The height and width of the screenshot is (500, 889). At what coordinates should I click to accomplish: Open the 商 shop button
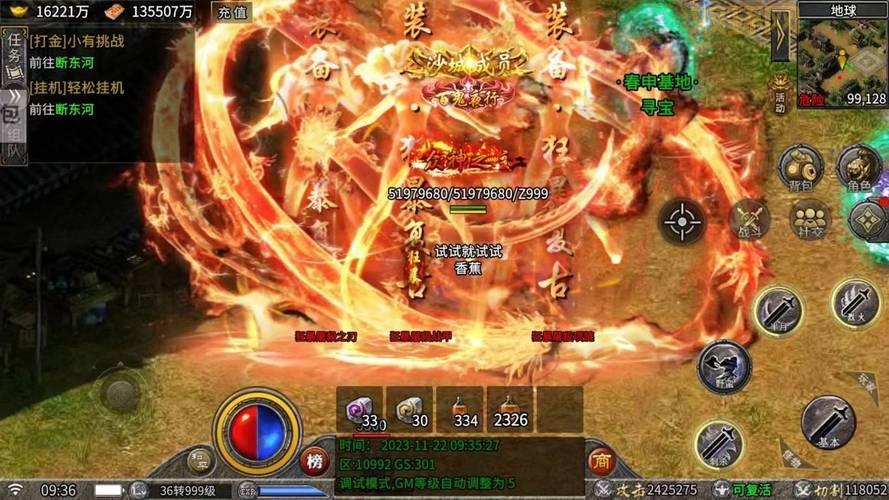click(x=600, y=461)
